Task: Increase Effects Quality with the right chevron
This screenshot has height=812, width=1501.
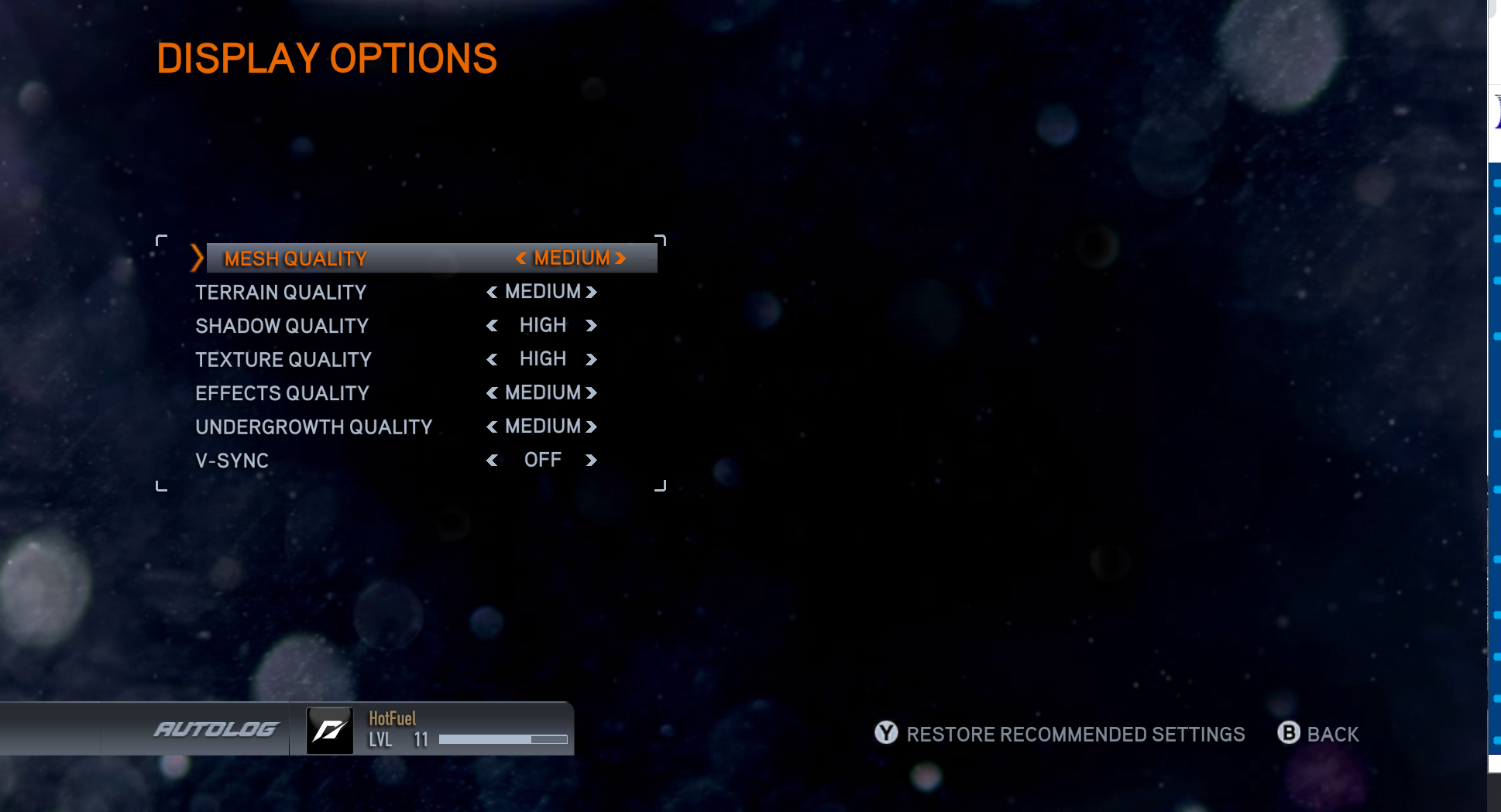Action: (x=592, y=392)
